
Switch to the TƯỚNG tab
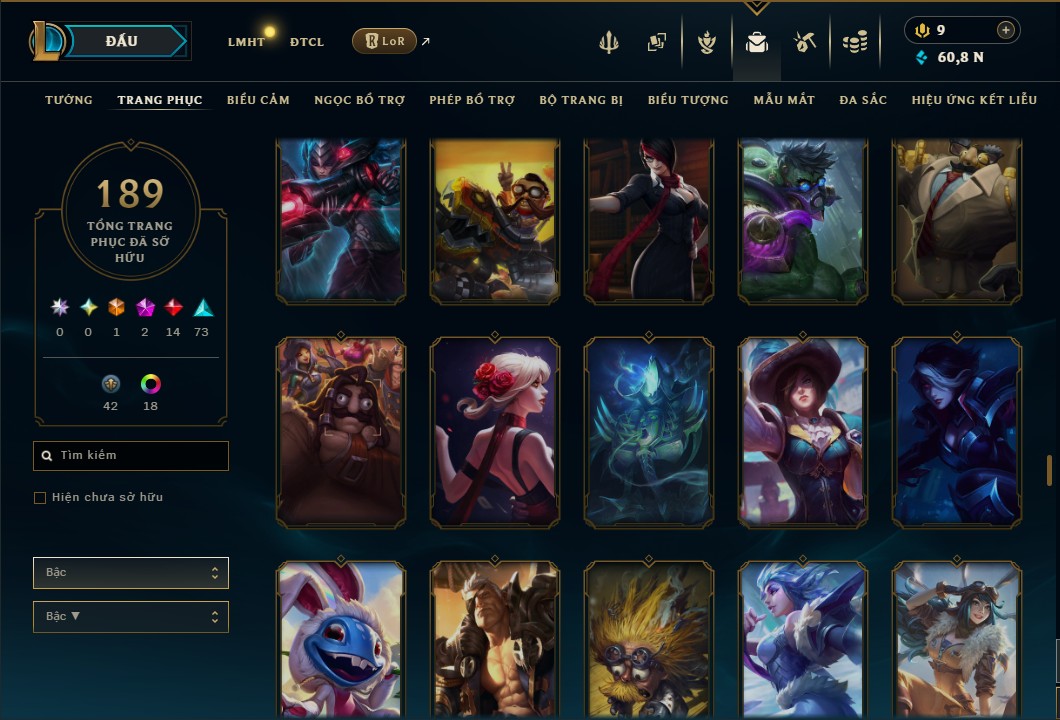point(69,100)
